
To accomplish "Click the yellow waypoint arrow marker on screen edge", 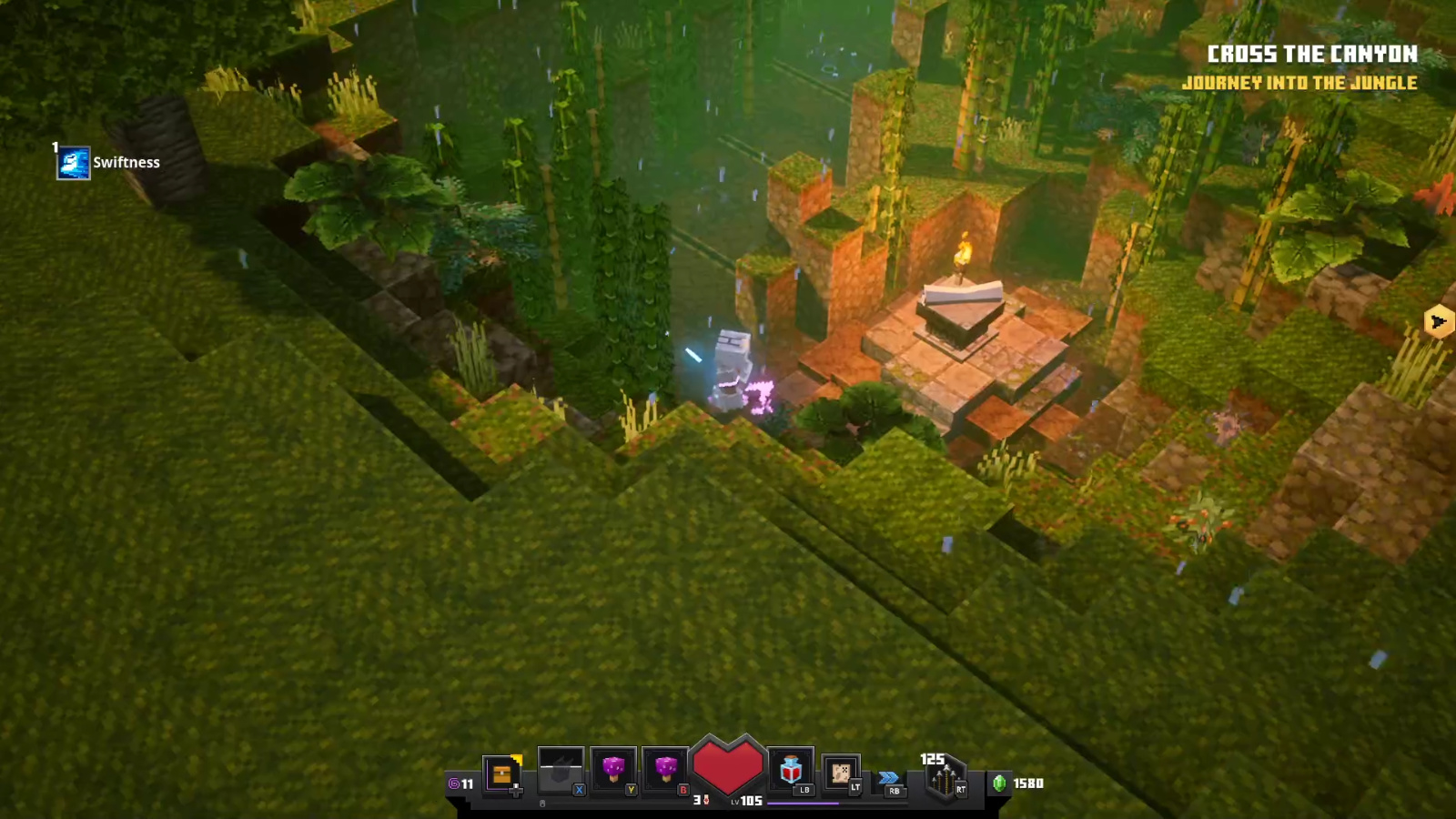I will point(1438,322).
